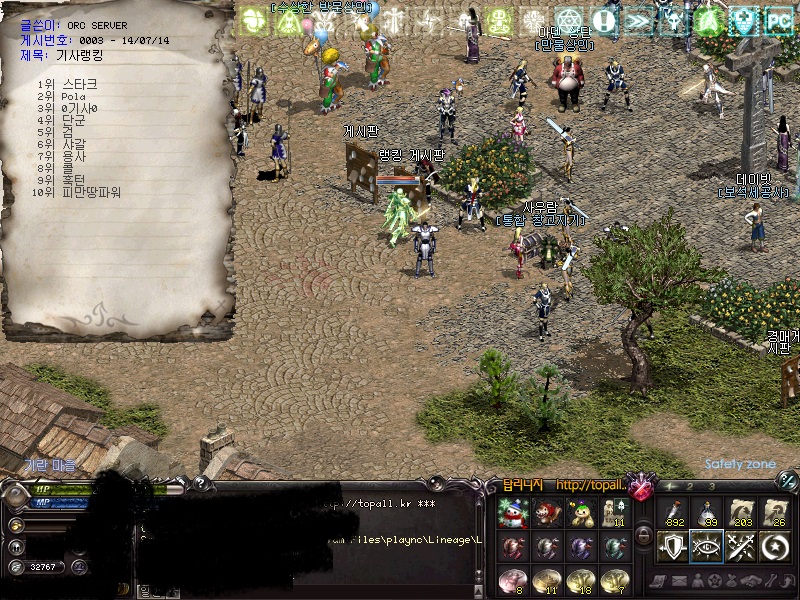This screenshot has height=600, width=800.
Task: Open the help question mark button
Action: 199,484
